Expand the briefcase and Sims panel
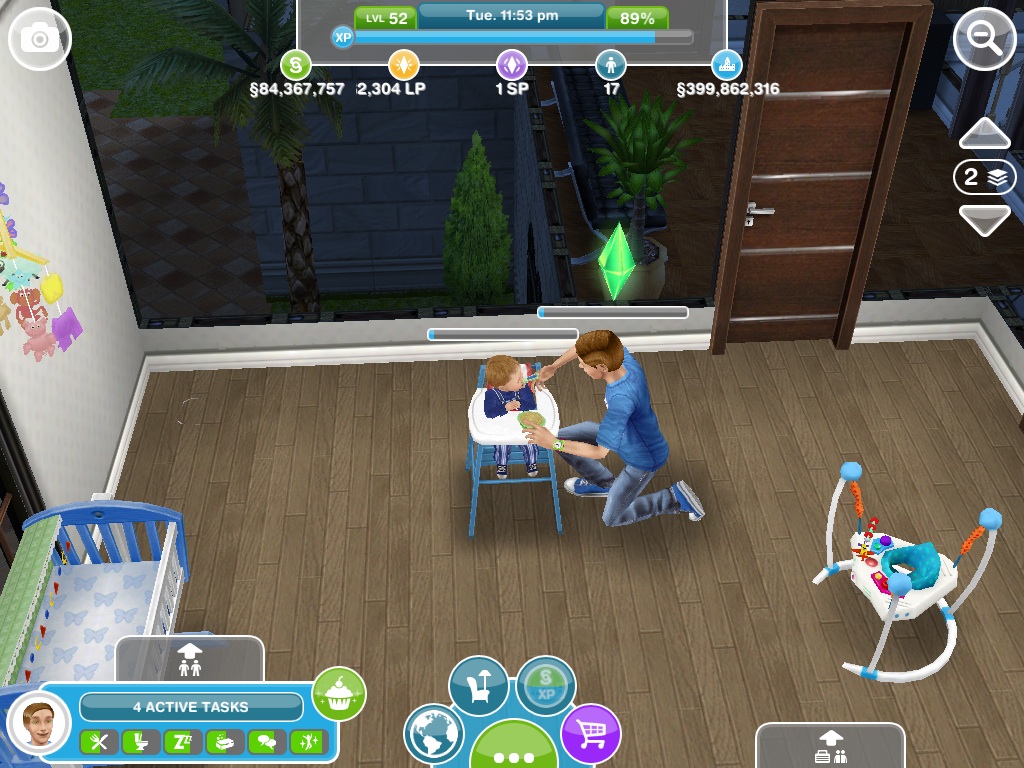Image resolution: width=1024 pixels, height=768 pixels. pyautogui.click(x=829, y=747)
